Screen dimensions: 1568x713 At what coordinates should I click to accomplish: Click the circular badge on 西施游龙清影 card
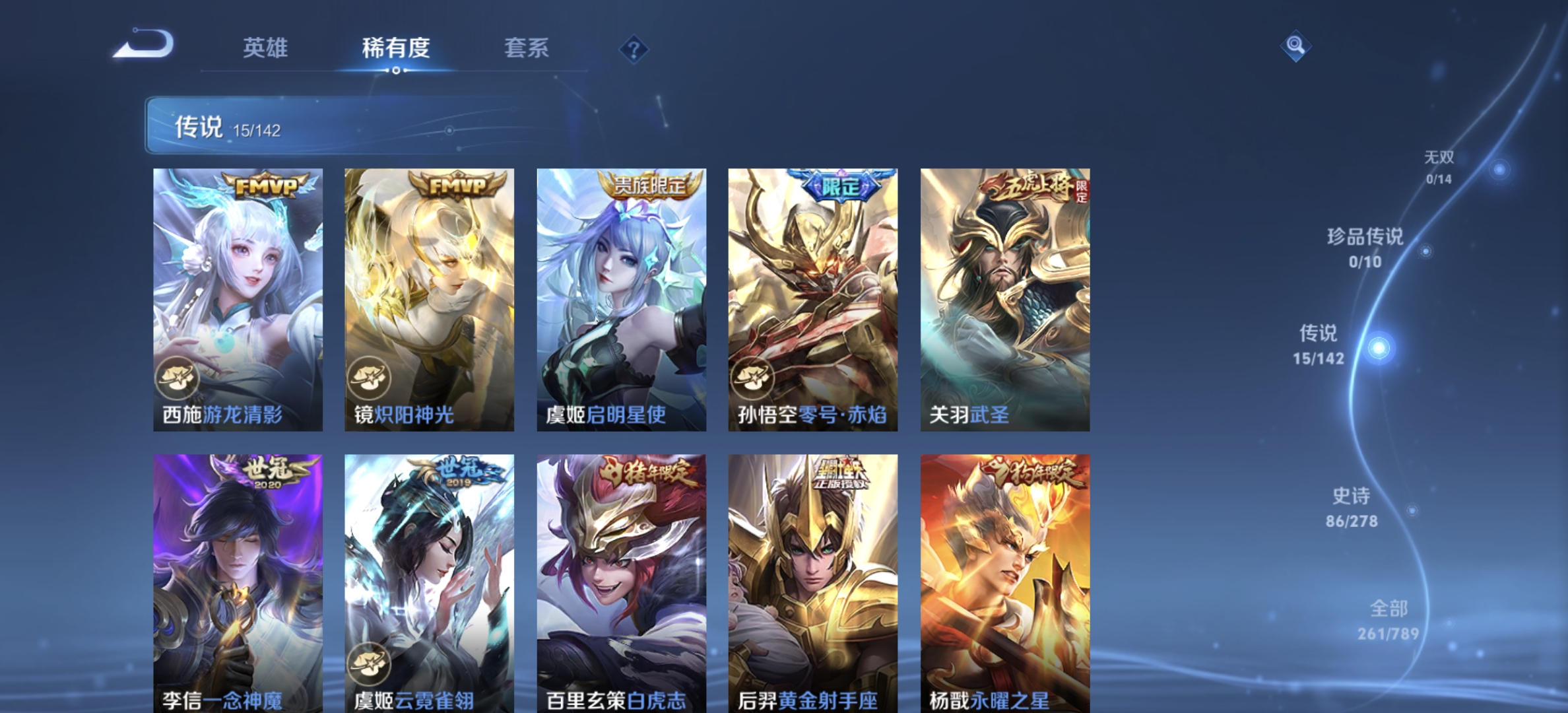[177, 378]
